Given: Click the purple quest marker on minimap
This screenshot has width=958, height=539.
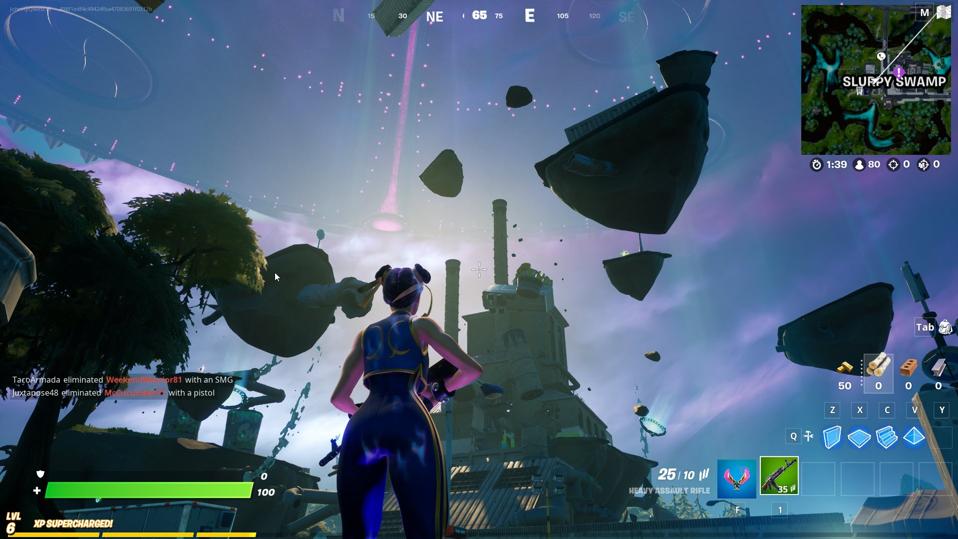Looking at the screenshot, I should (x=899, y=72).
